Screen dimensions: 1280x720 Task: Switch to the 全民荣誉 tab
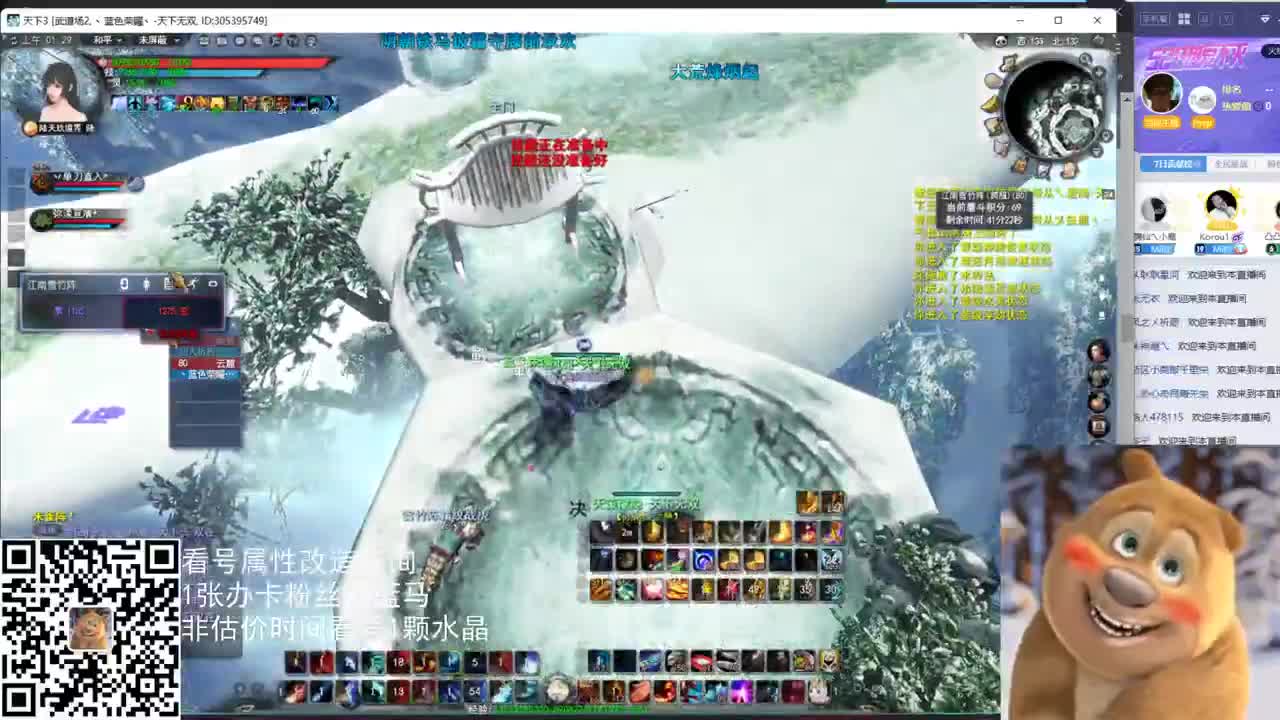tap(1232, 164)
